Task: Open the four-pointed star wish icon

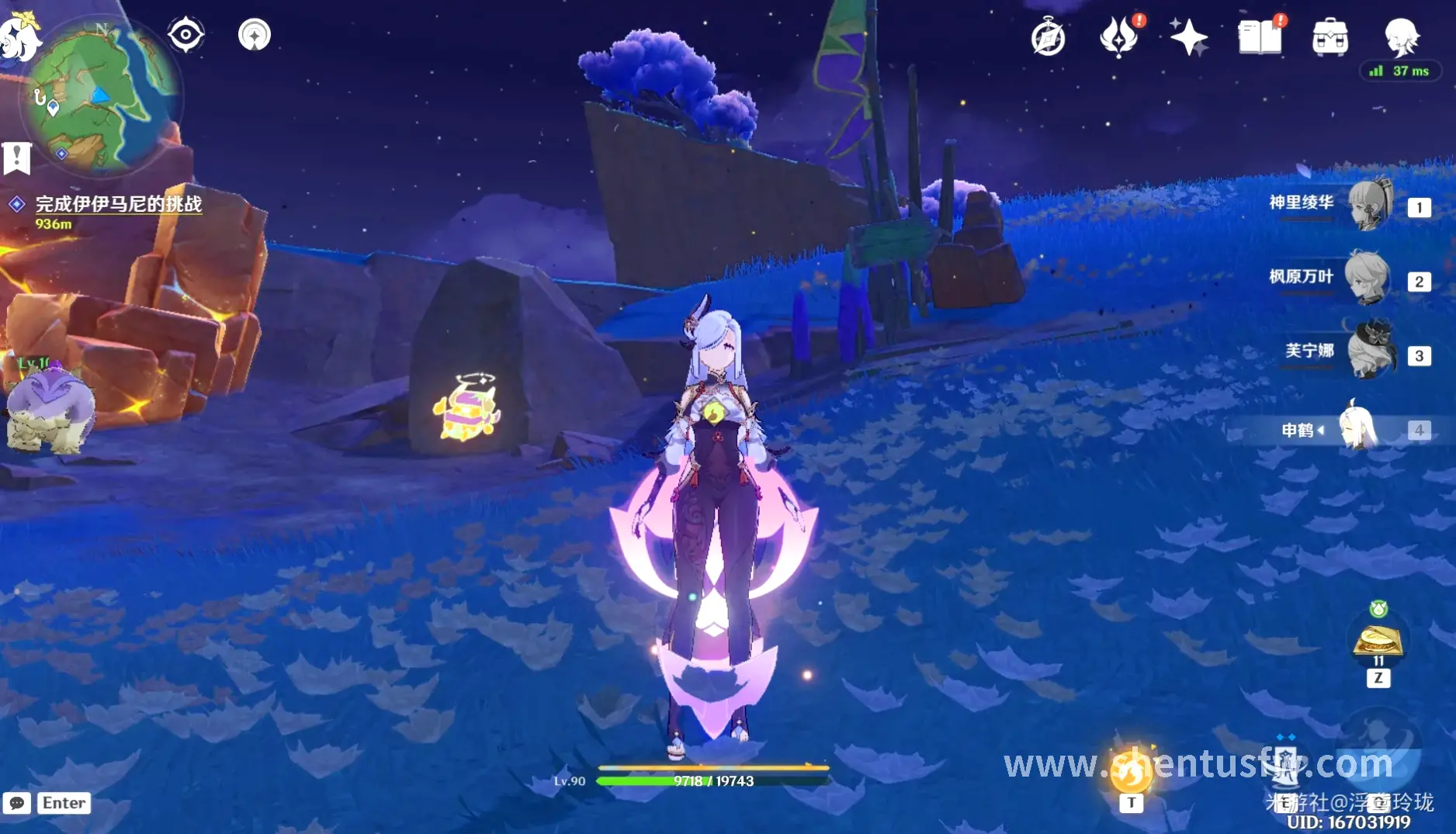Action: [1188, 37]
